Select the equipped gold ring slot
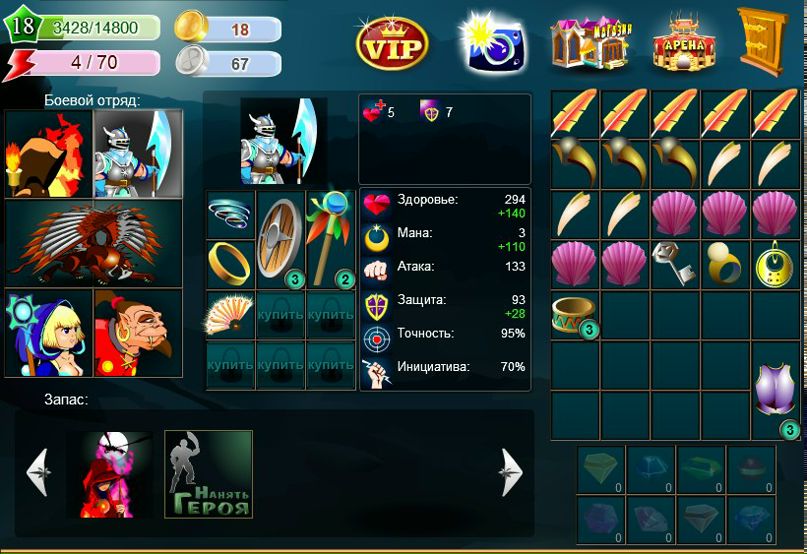 (230, 263)
